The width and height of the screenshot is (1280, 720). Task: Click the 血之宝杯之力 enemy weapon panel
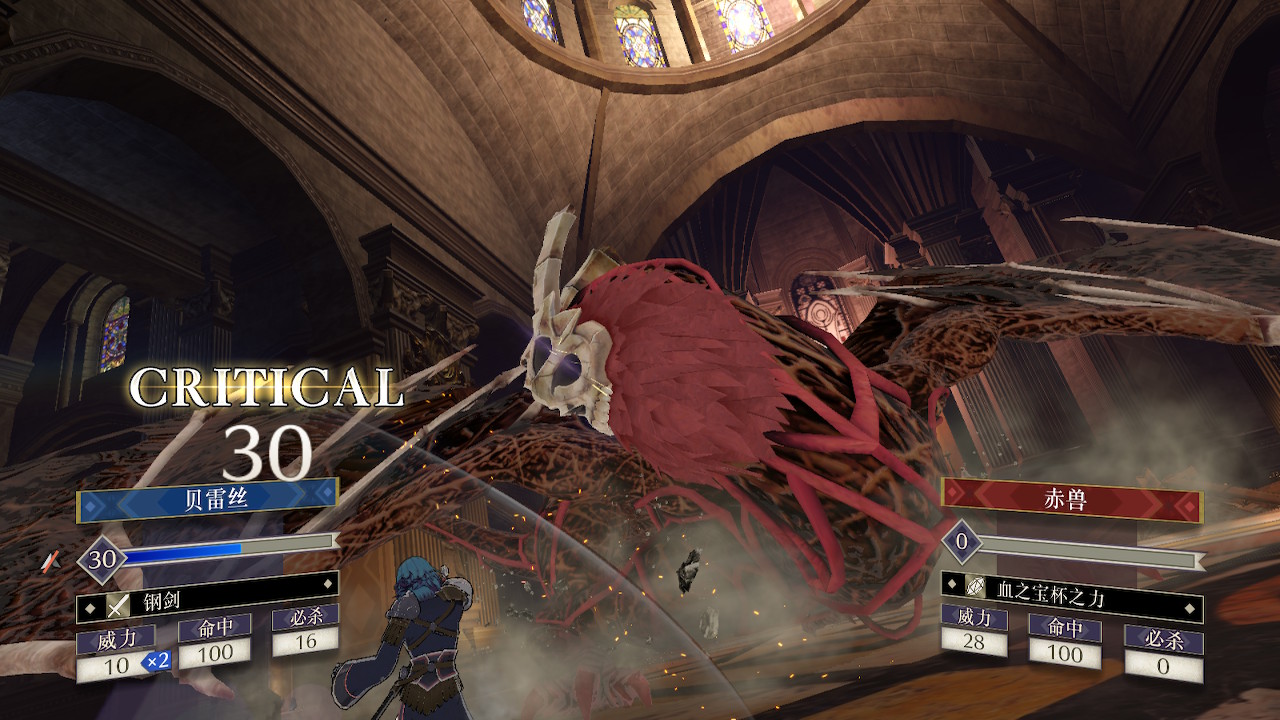point(1071,598)
